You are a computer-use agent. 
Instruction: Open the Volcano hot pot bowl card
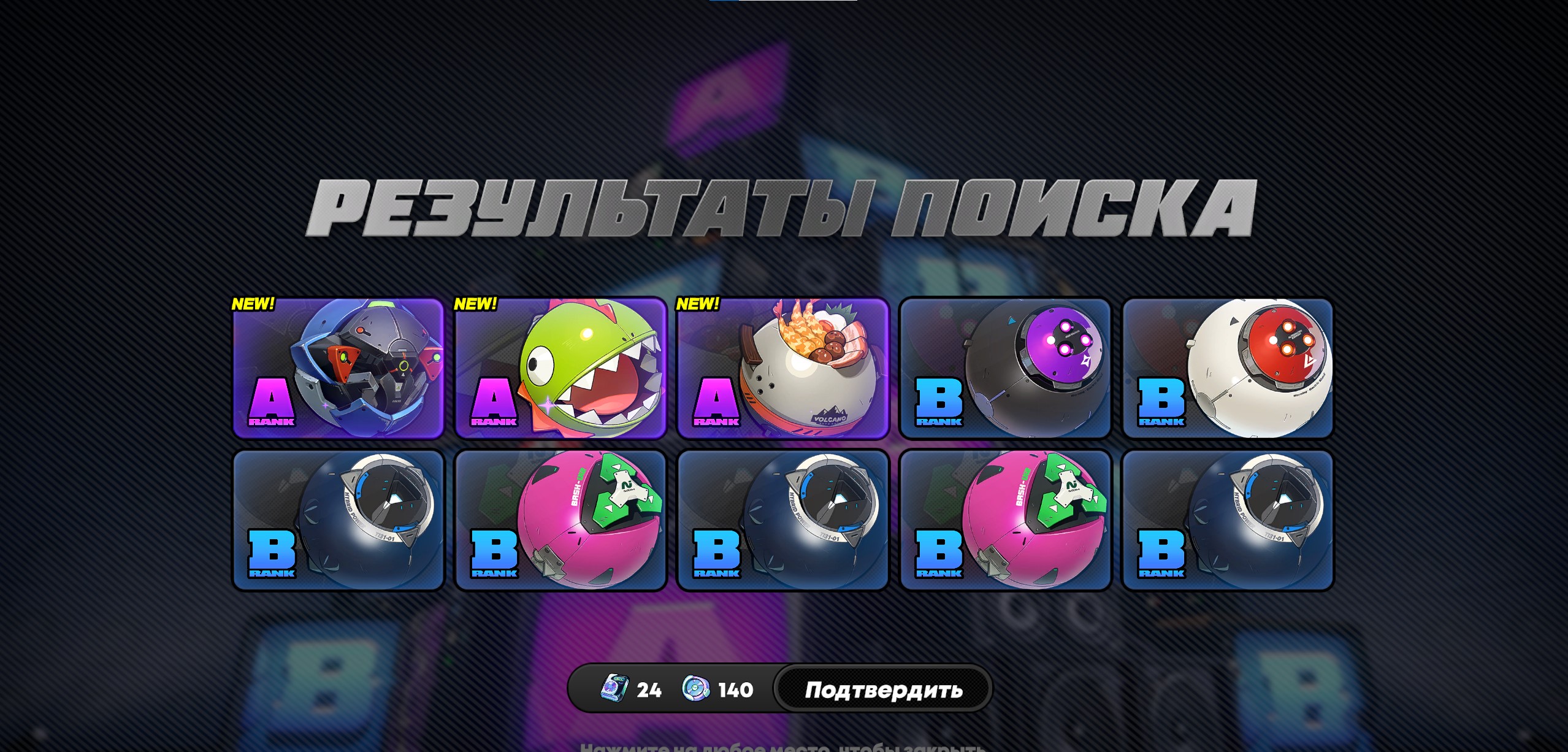pyautogui.click(x=783, y=369)
